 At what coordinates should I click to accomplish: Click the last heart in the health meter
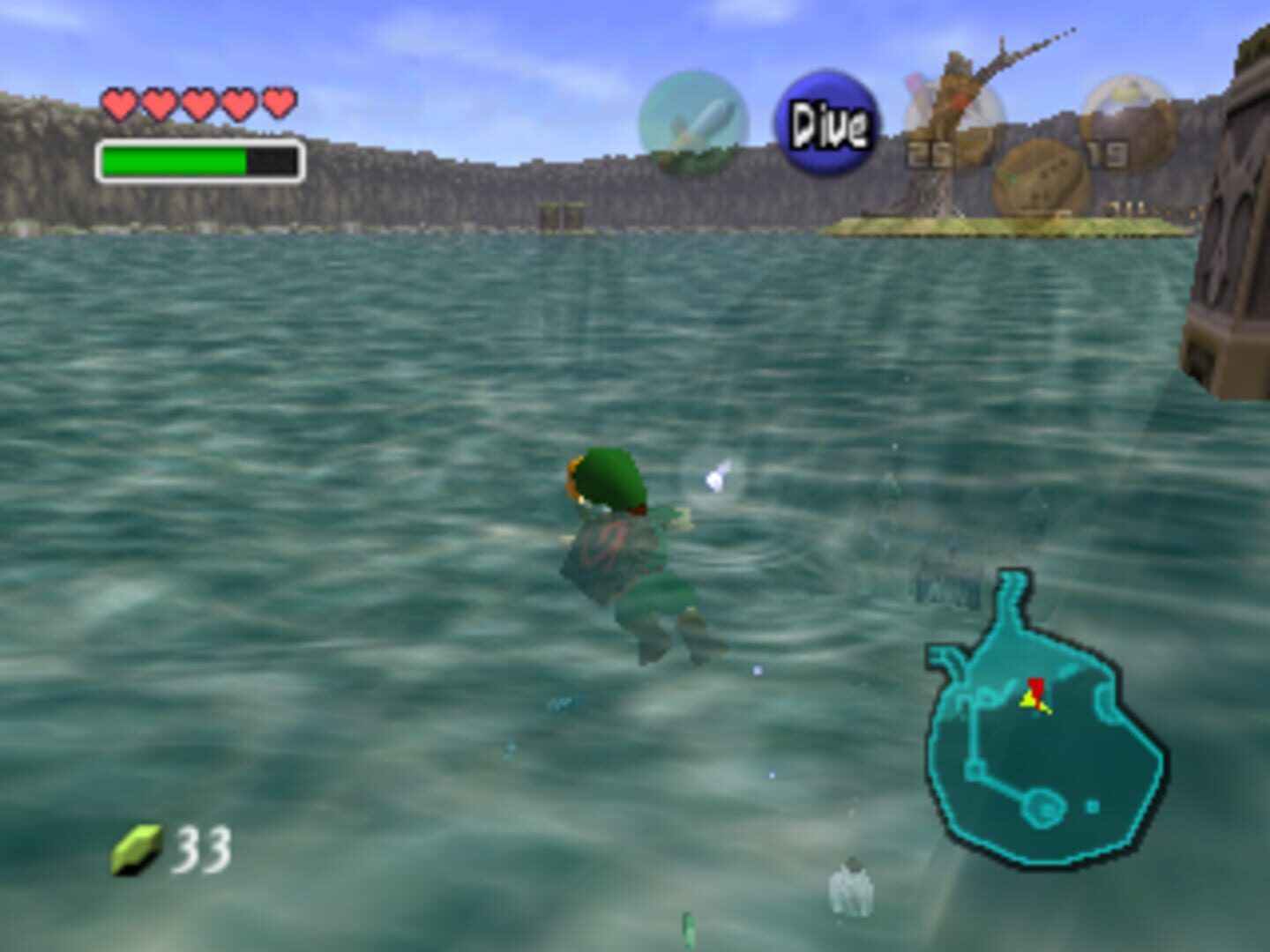276,103
